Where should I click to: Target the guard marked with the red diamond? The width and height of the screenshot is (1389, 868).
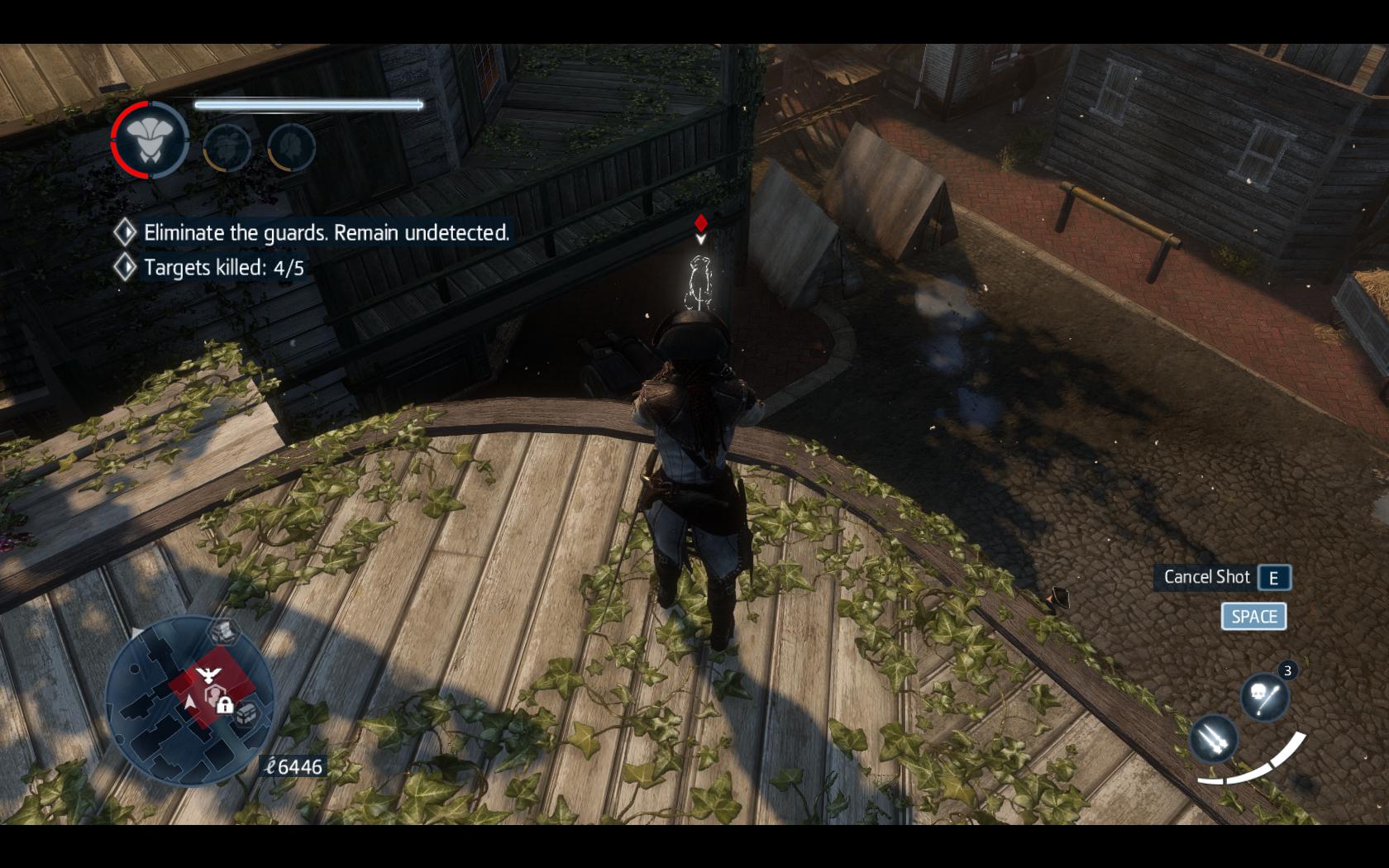pos(700,281)
